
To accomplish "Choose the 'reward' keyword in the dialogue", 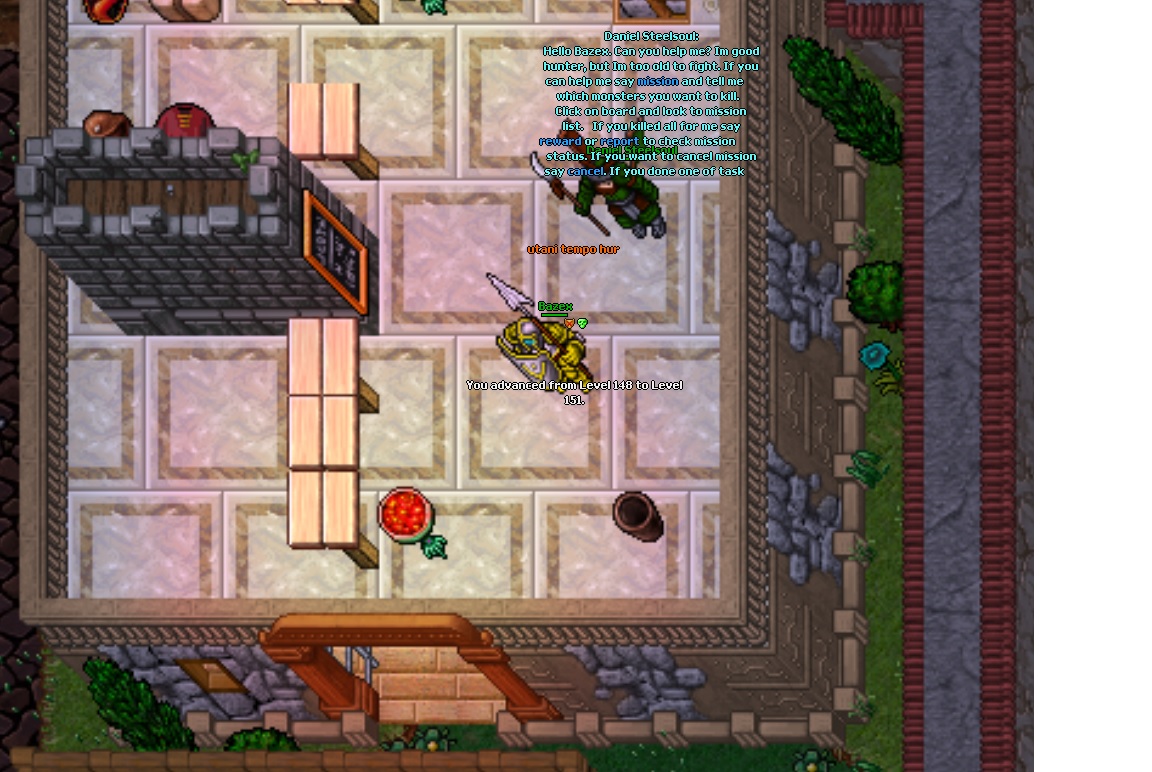I will (x=560, y=141).
